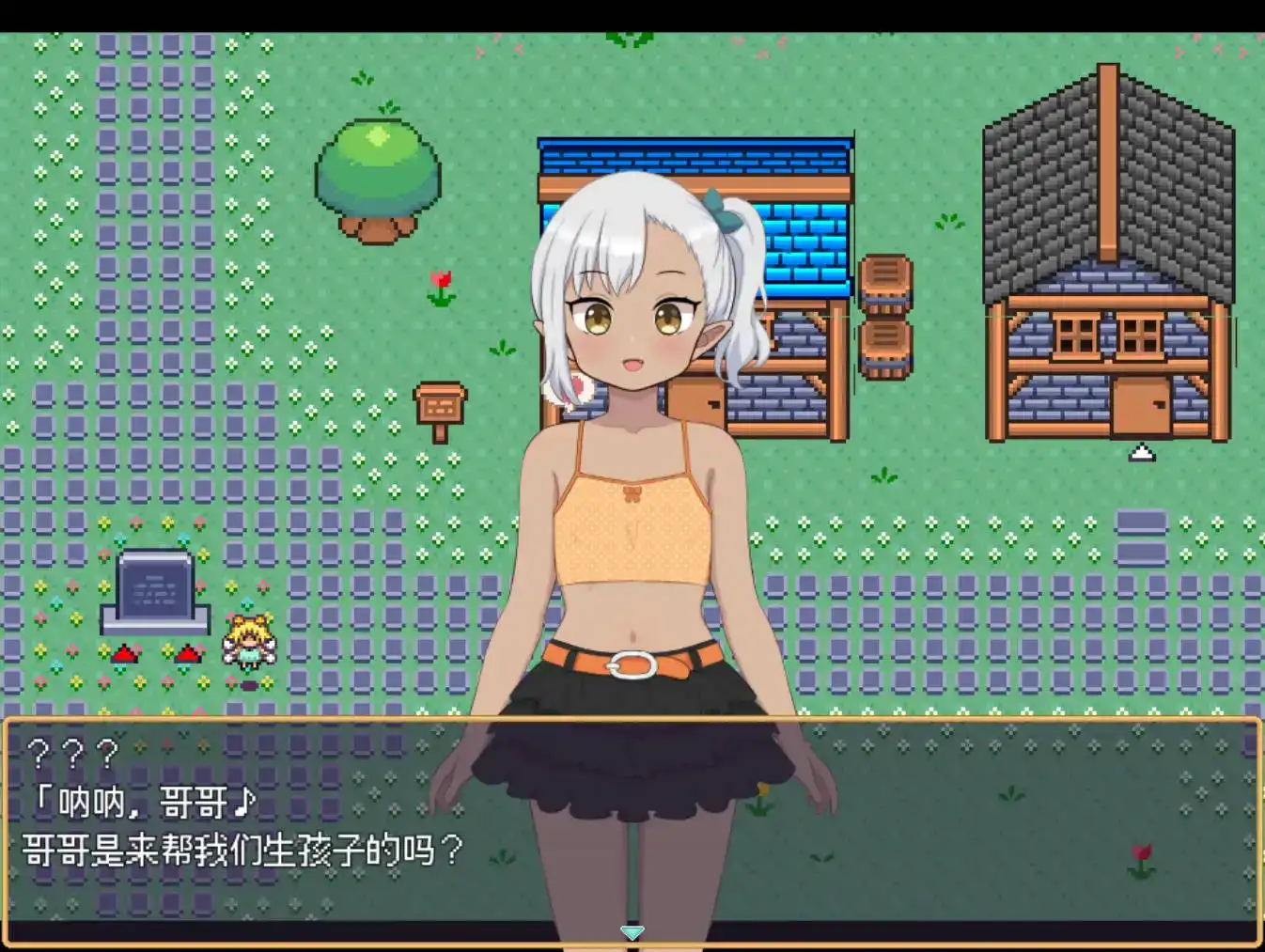Screen dimensions: 1265x952
Task: Click the orange belt buckle on her skirt
Action: pos(632,663)
